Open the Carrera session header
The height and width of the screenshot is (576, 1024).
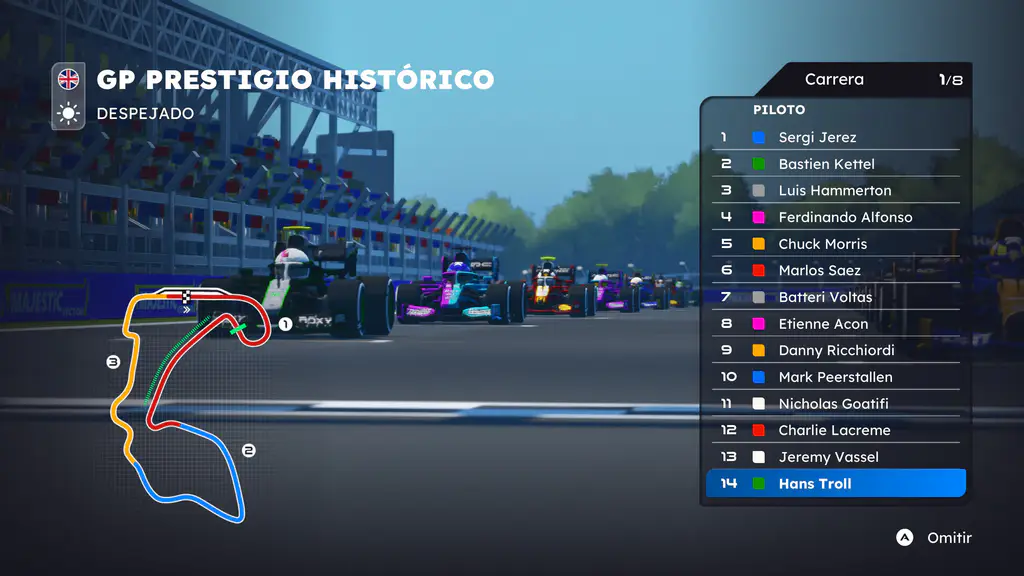pyautogui.click(x=834, y=80)
